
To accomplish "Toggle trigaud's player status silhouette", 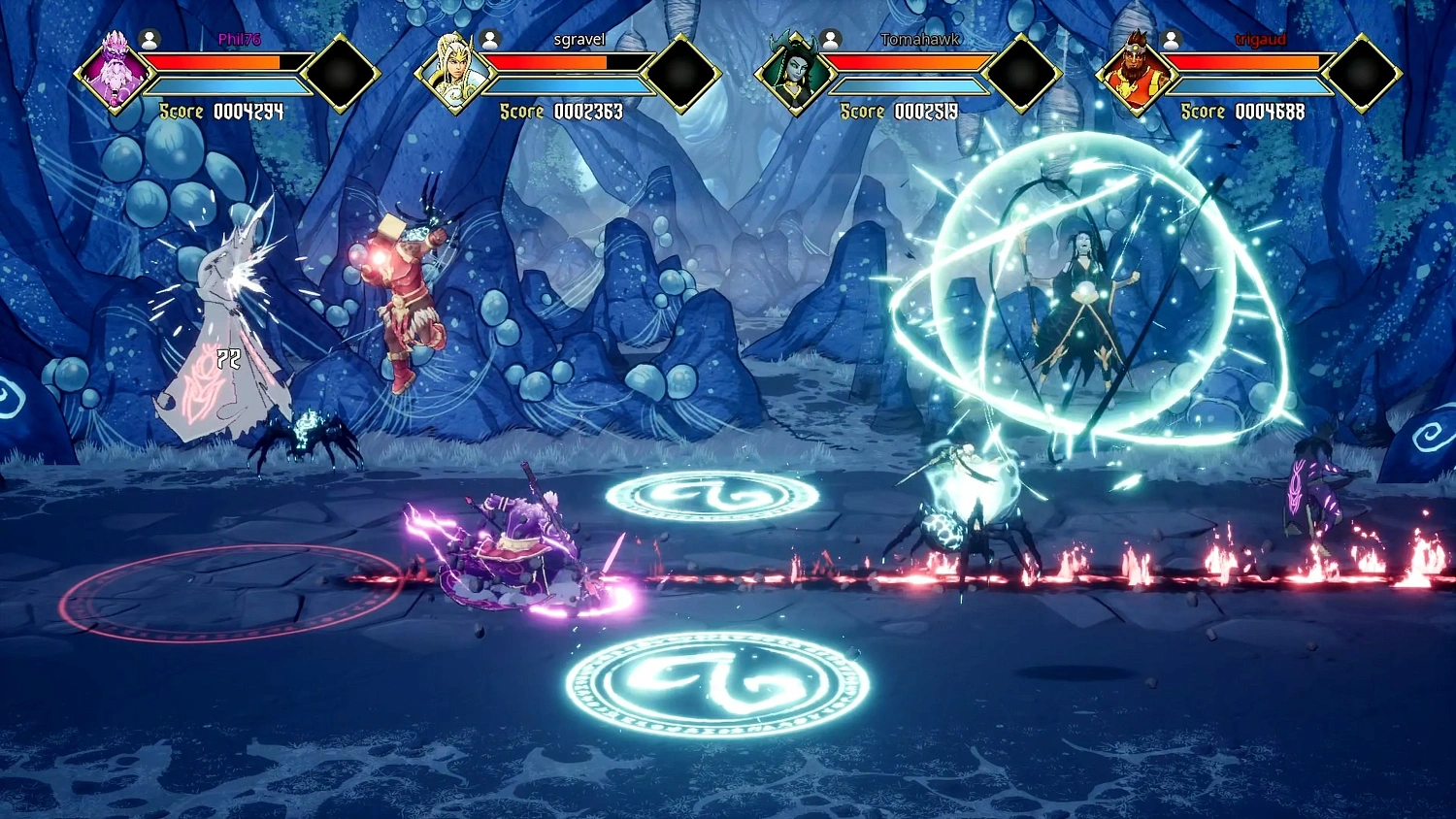I will coord(1170,40).
